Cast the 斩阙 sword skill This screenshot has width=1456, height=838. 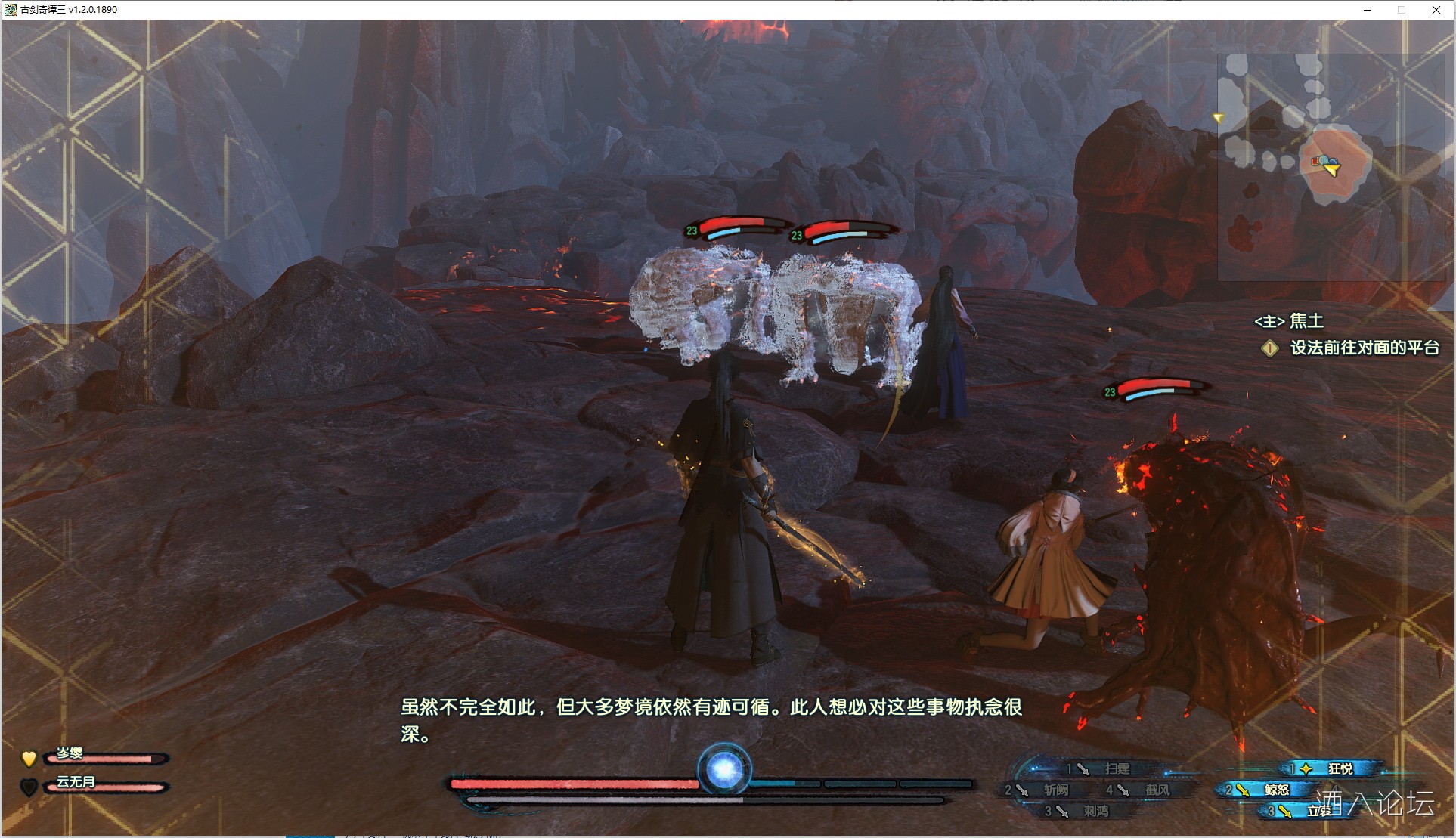click(1055, 790)
